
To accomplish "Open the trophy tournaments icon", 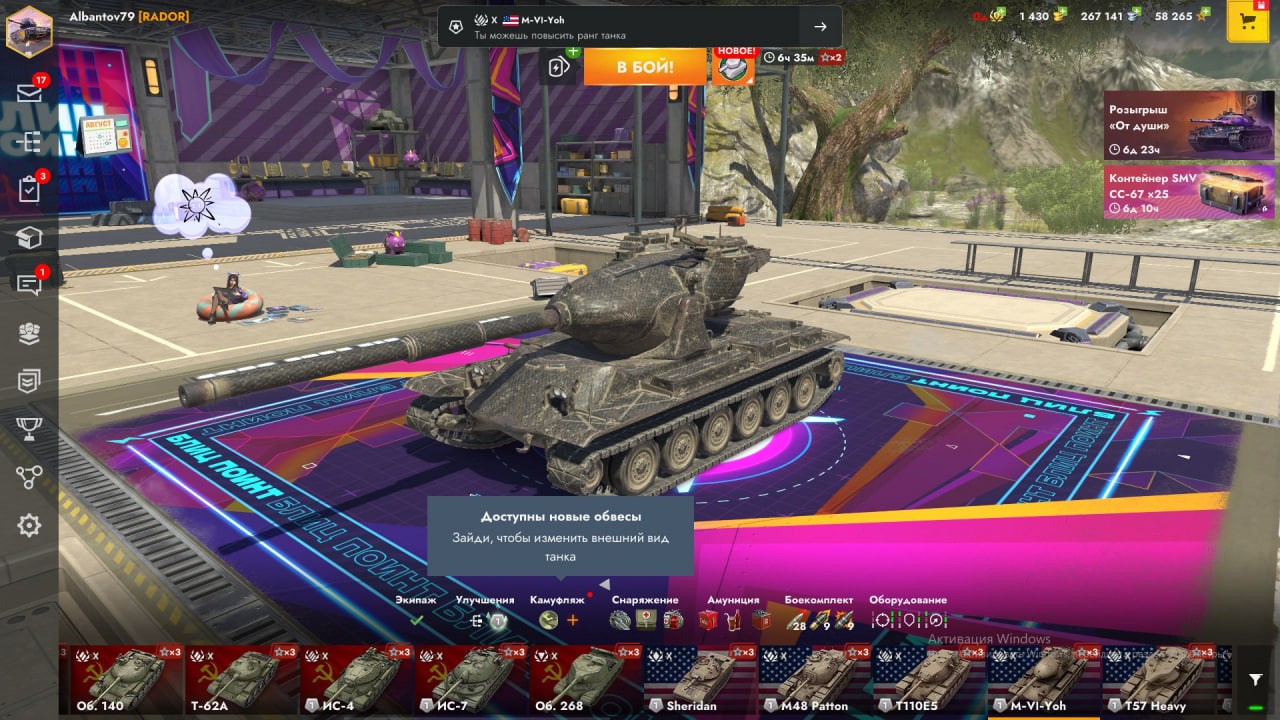I will (29, 429).
